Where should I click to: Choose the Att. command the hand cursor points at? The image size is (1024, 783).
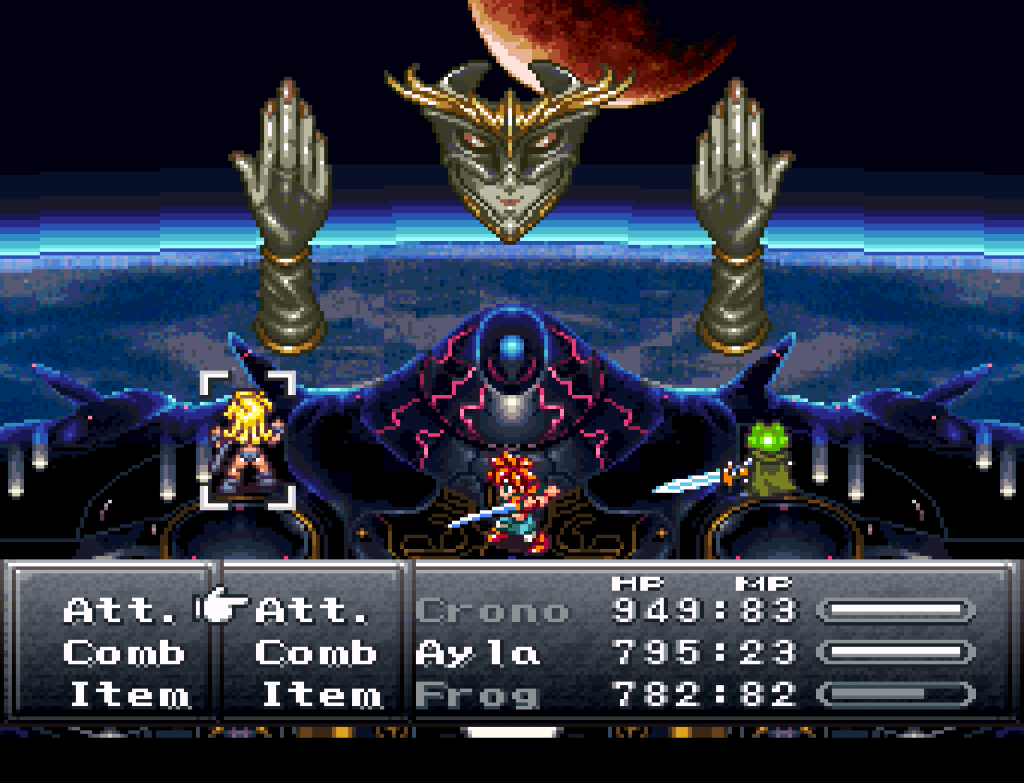point(313,609)
